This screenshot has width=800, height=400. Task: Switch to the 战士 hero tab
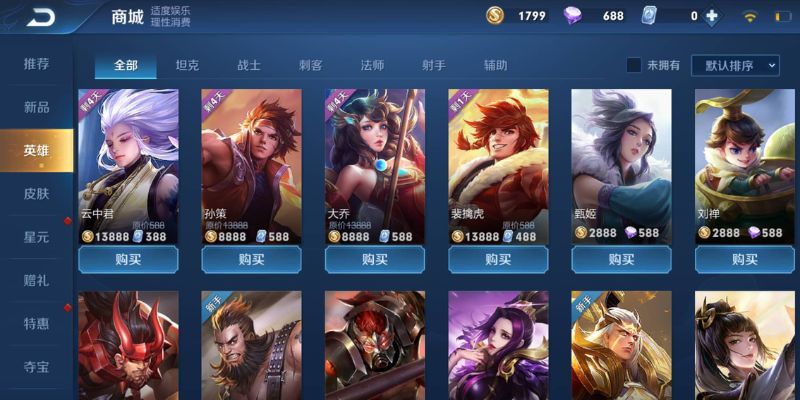[x=249, y=65]
